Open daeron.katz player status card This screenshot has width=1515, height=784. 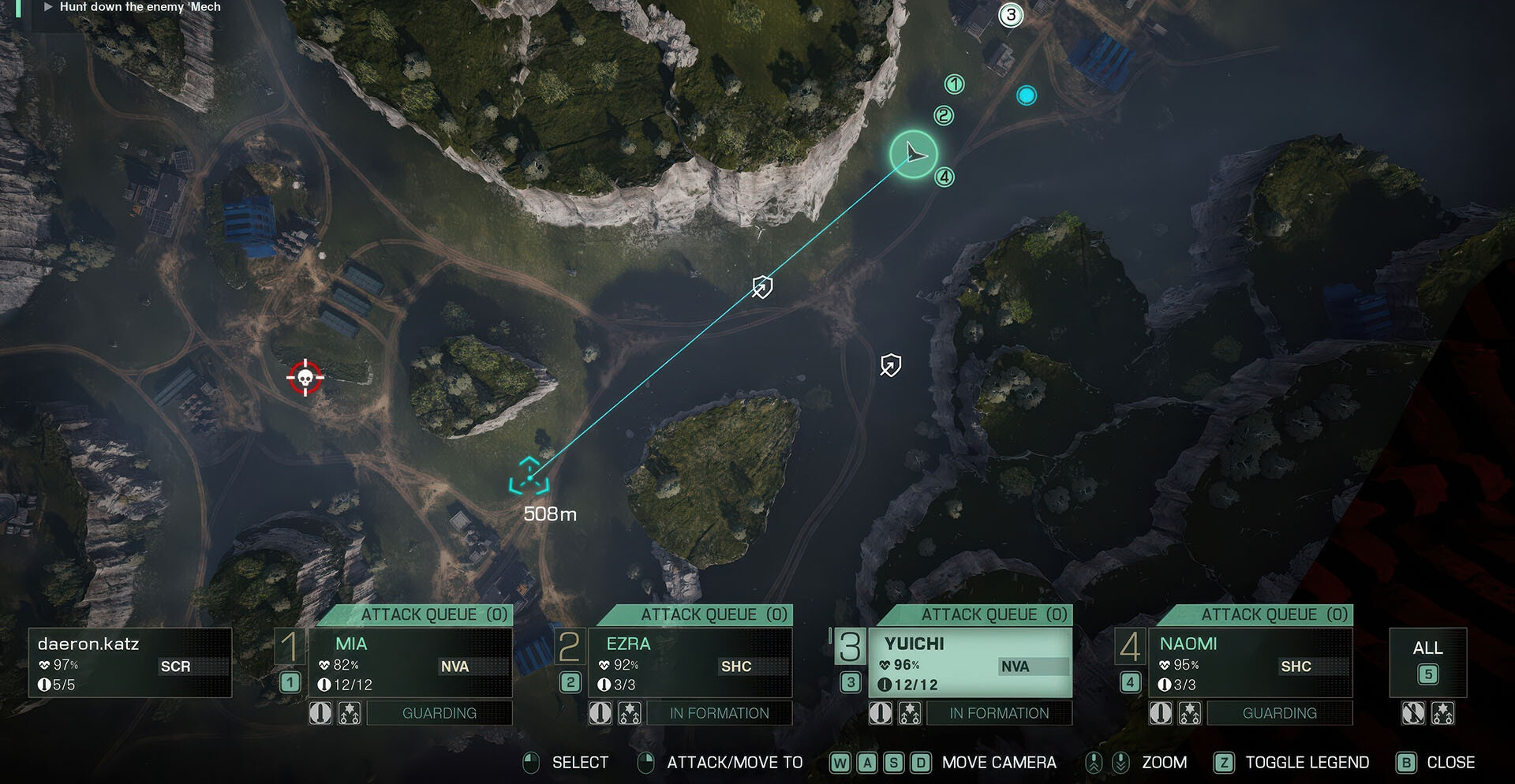pyautogui.click(x=130, y=663)
